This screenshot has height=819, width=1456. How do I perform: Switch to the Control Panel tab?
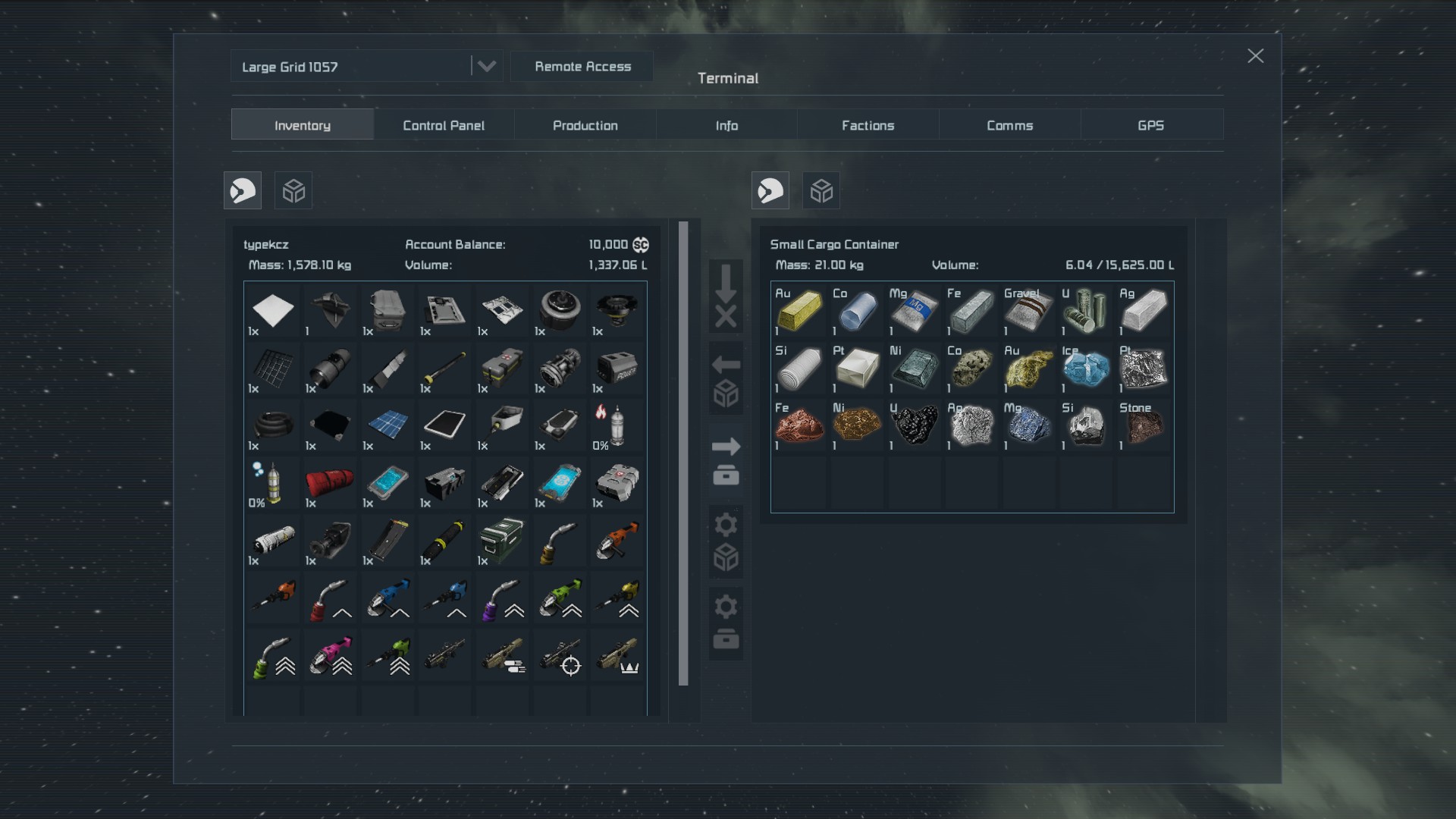pyautogui.click(x=444, y=125)
